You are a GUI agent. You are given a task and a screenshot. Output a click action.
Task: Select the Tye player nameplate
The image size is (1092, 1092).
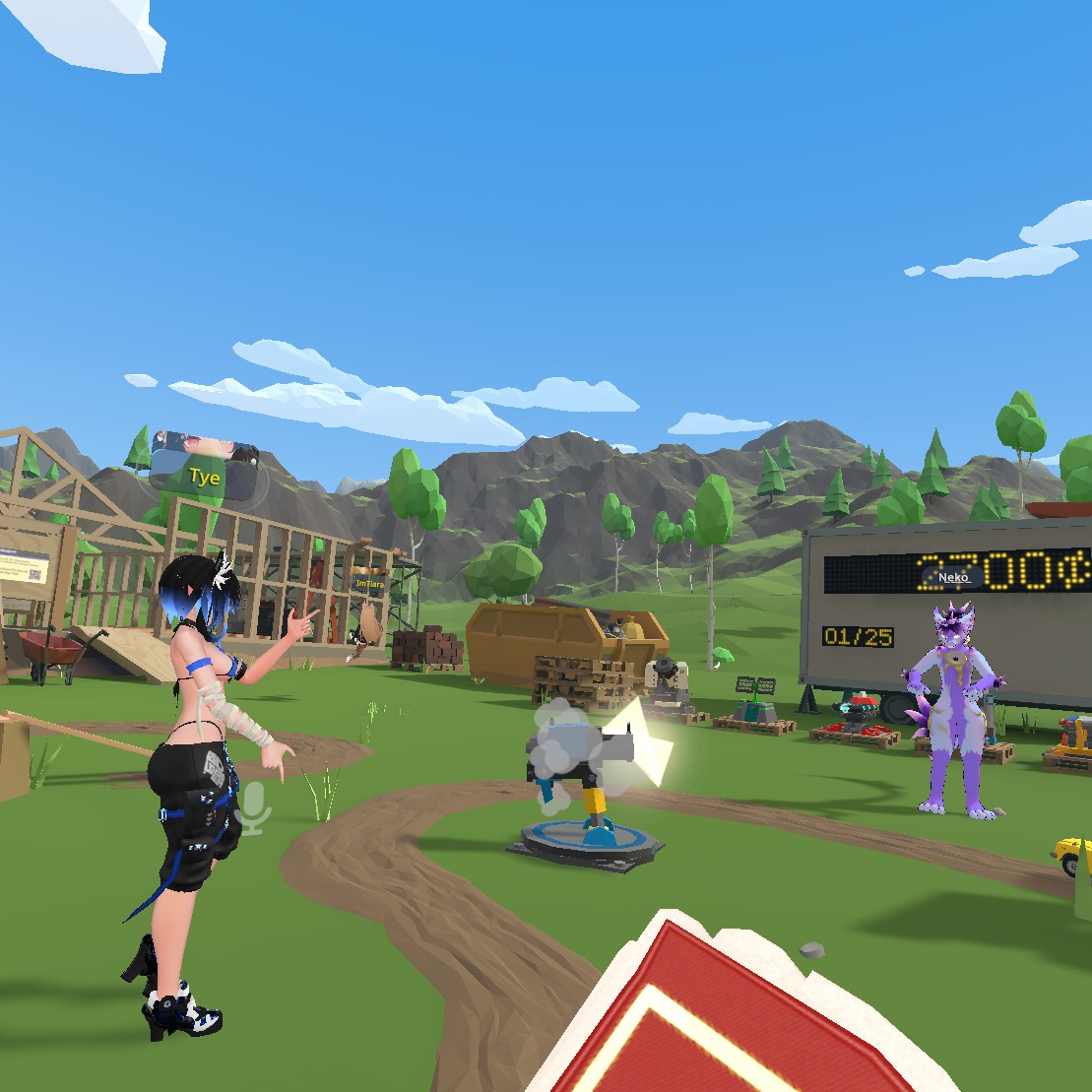click(206, 477)
